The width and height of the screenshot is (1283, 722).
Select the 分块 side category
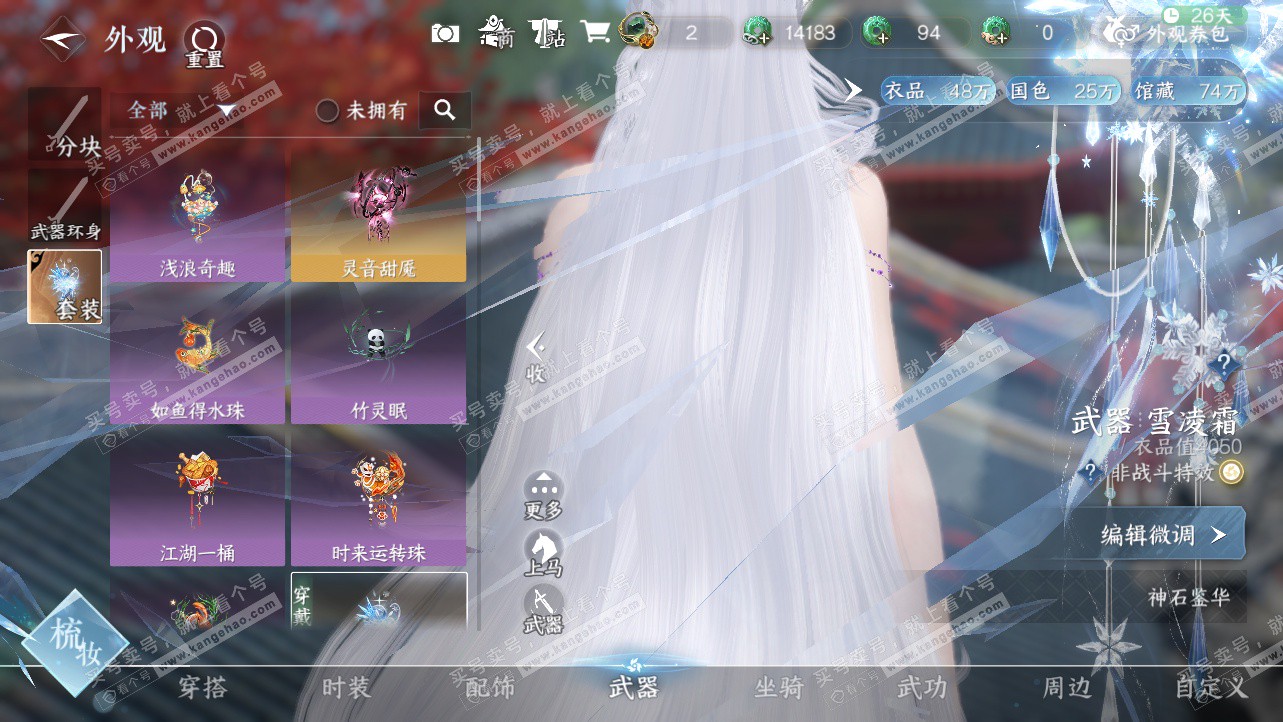point(65,125)
